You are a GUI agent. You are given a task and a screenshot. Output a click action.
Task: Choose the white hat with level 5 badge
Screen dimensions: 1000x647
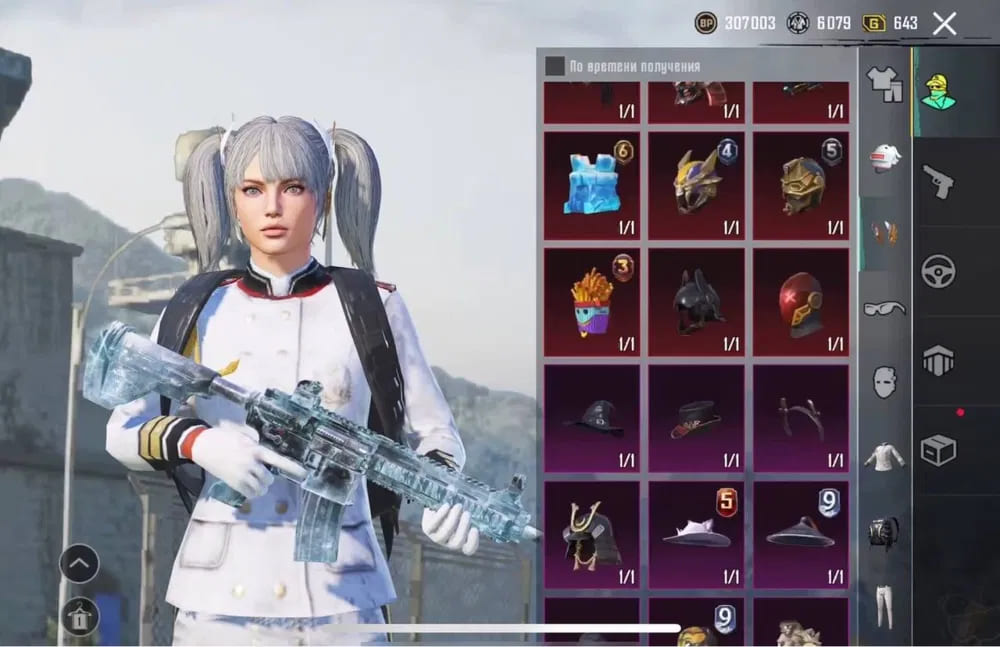click(x=696, y=534)
